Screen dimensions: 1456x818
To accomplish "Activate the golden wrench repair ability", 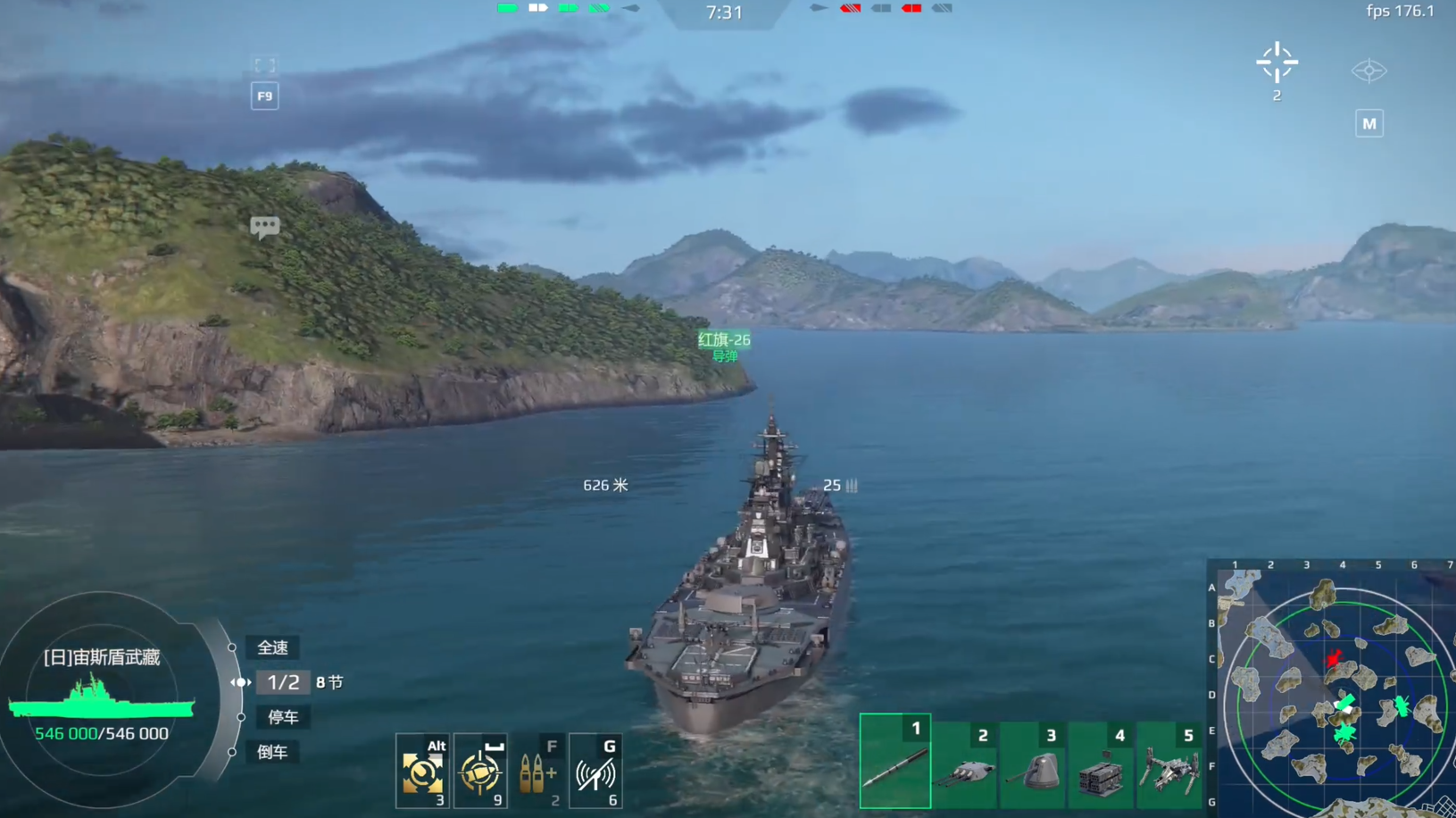I will click(x=422, y=771).
